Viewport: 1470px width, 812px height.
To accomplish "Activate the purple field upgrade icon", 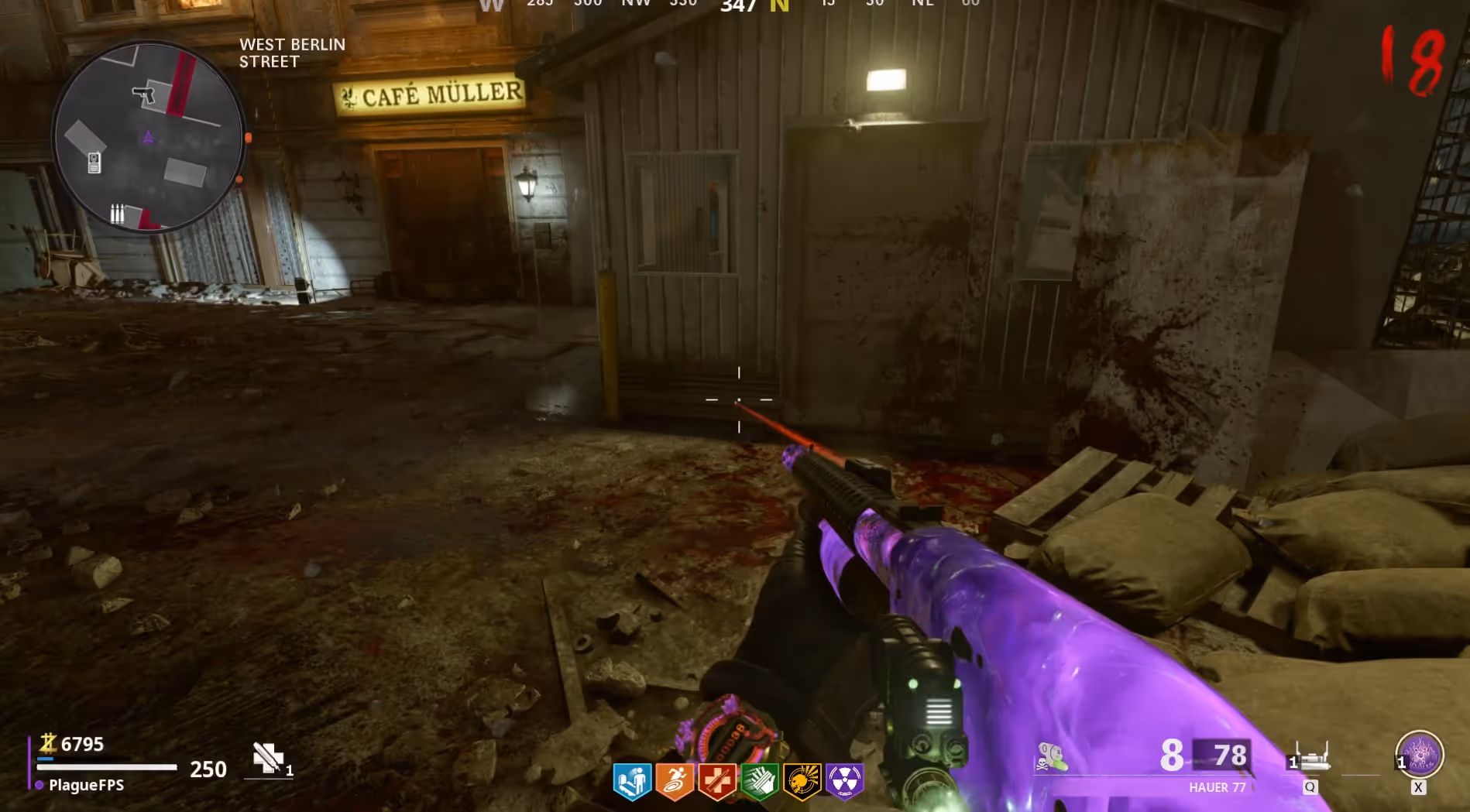I will 1420,754.
